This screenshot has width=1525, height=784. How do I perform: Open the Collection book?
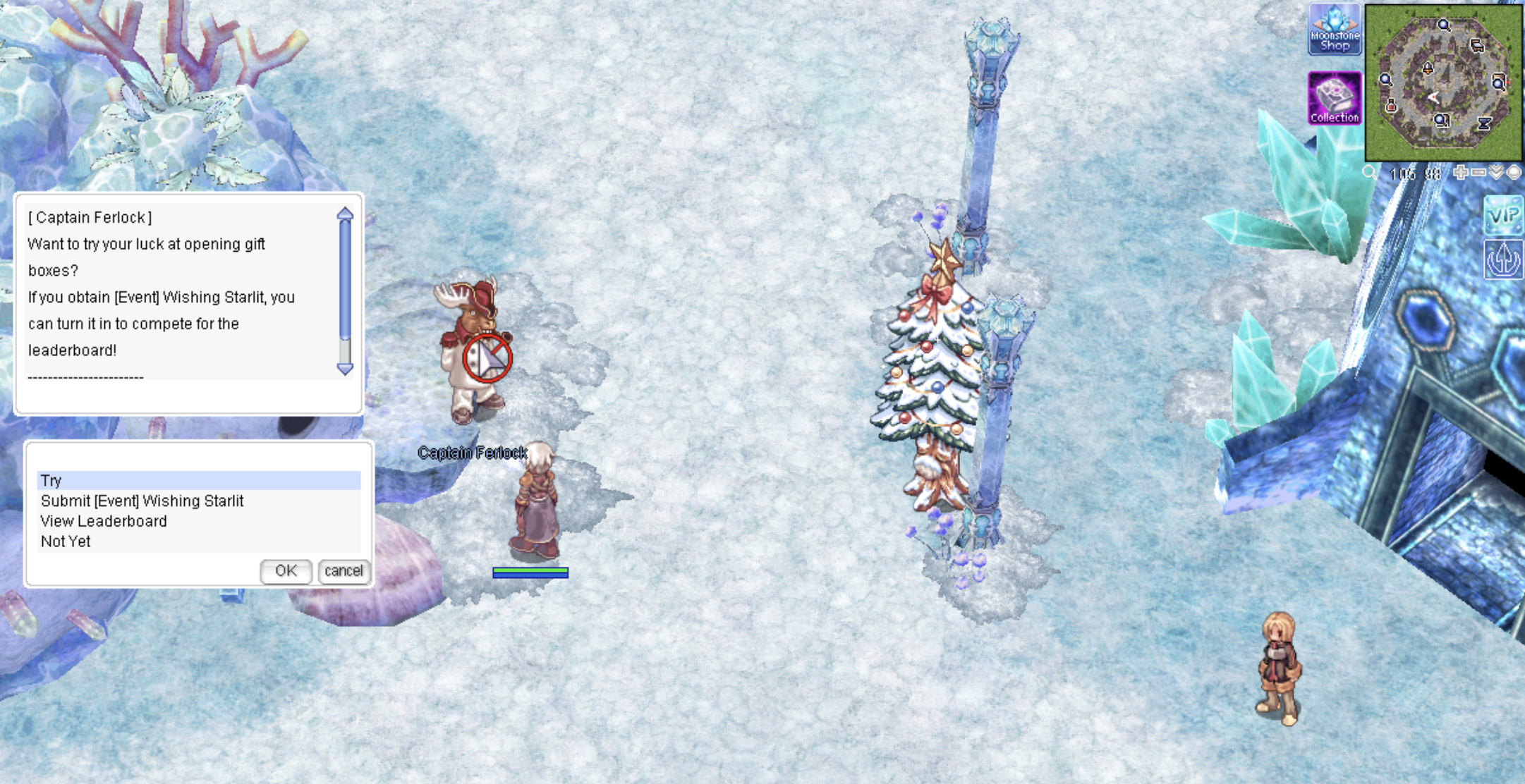click(1335, 98)
